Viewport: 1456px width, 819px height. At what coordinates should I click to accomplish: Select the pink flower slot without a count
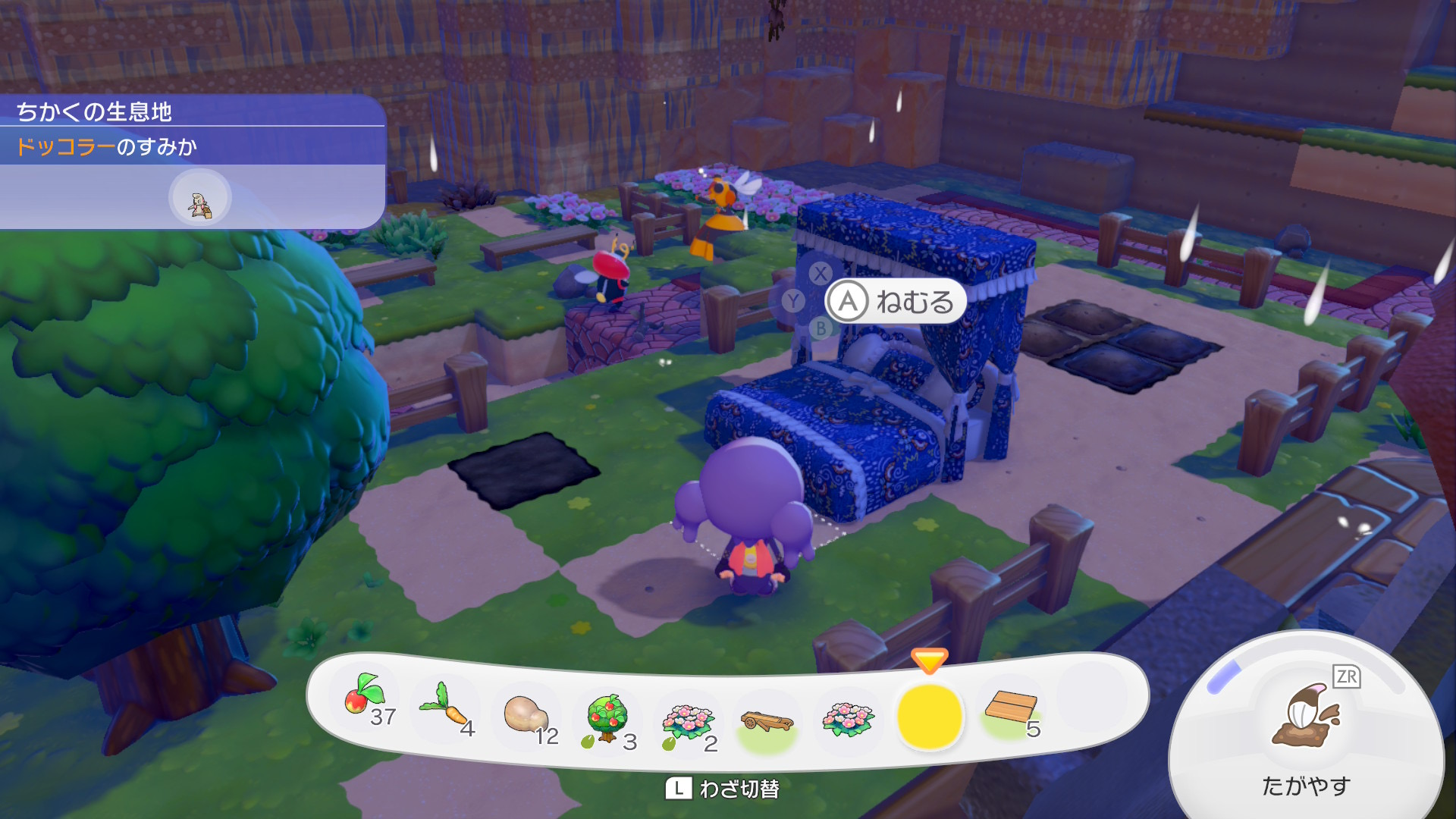[849, 719]
